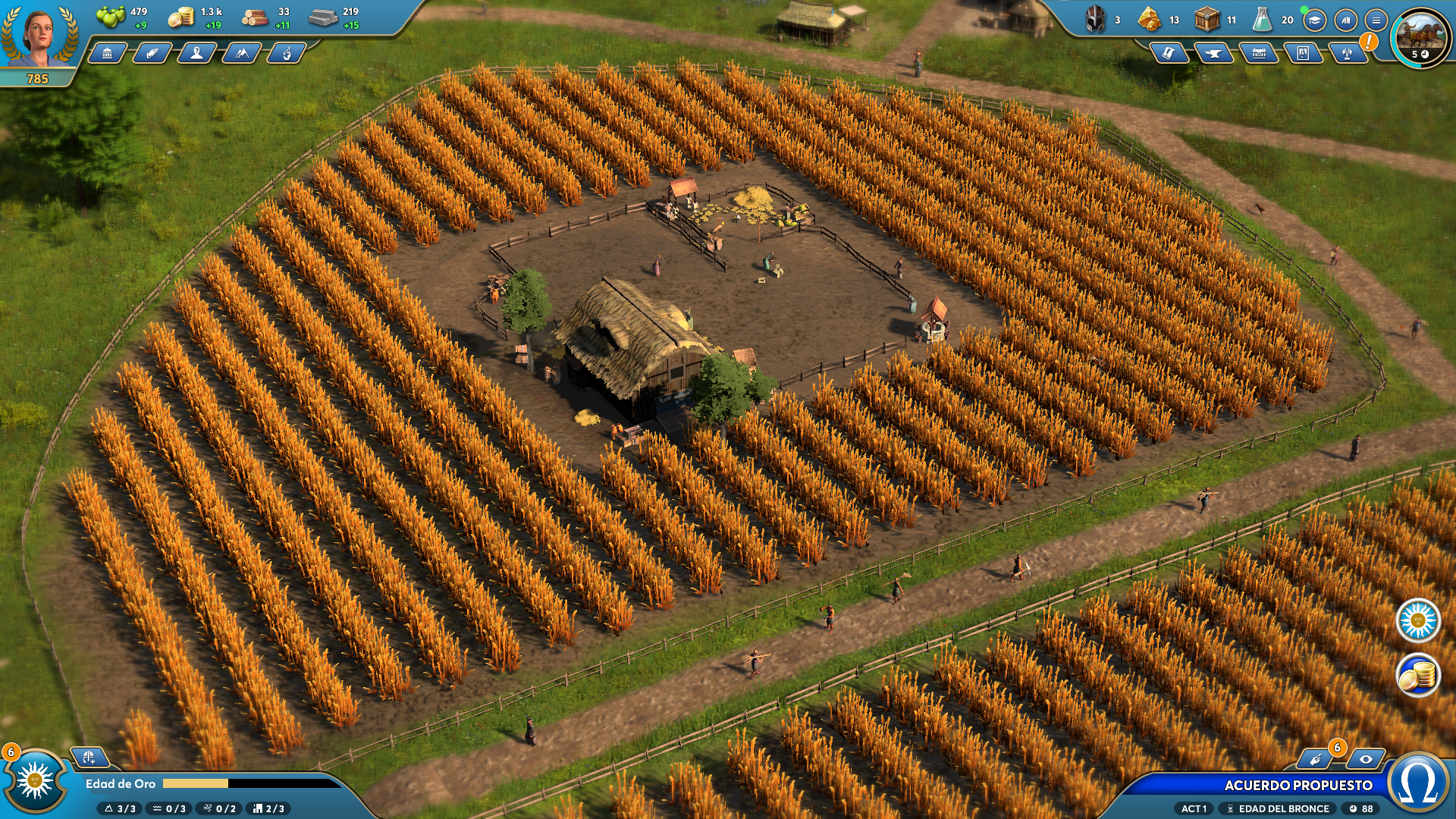The width and height of the screenshot is (1456, 819).
Task: Open the scroll notifications button
Action: [x=1169, y=53]
